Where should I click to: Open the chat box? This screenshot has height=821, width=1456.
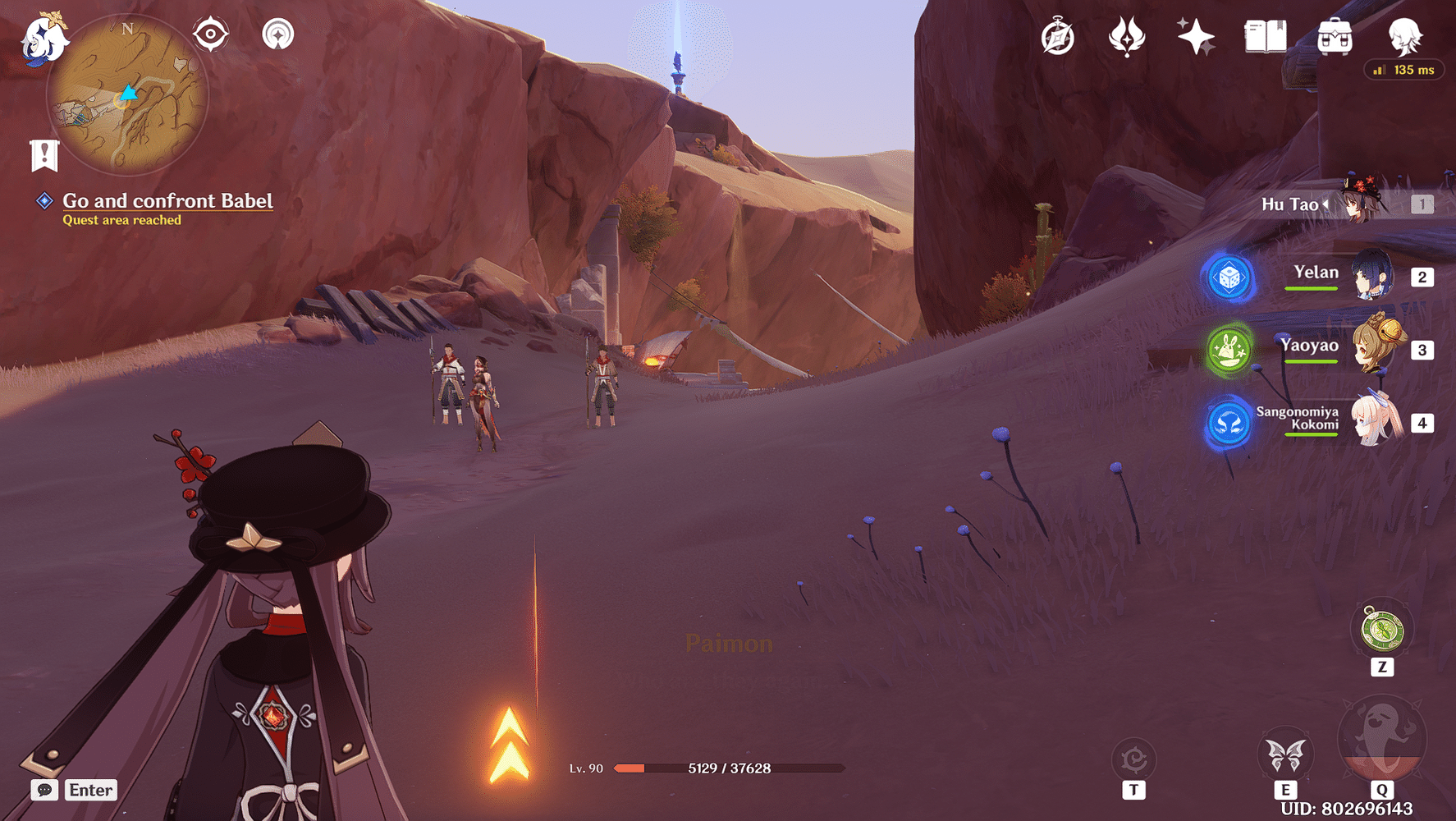(x=44, y=790)
